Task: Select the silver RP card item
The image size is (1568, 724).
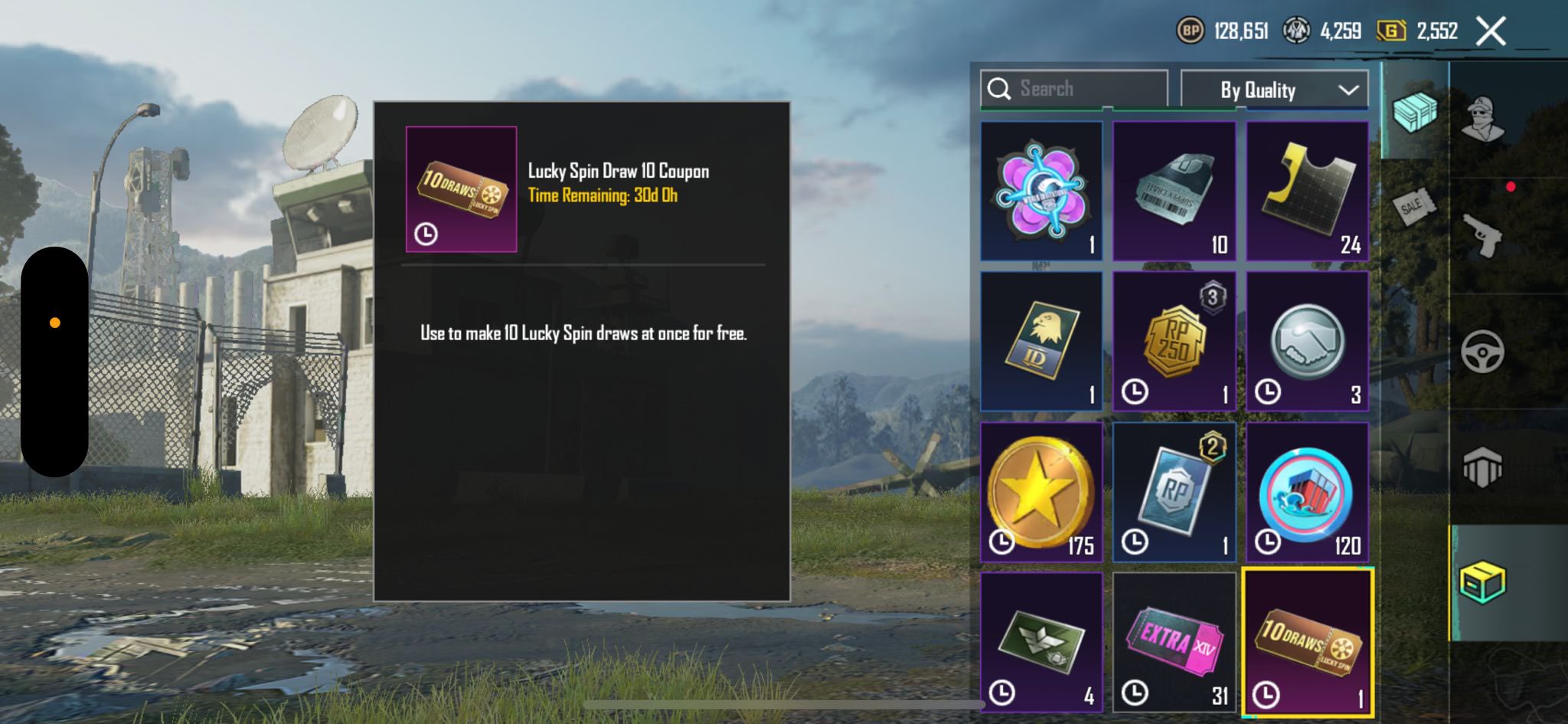Action: pyautogui.click(x=1174, y=492)
